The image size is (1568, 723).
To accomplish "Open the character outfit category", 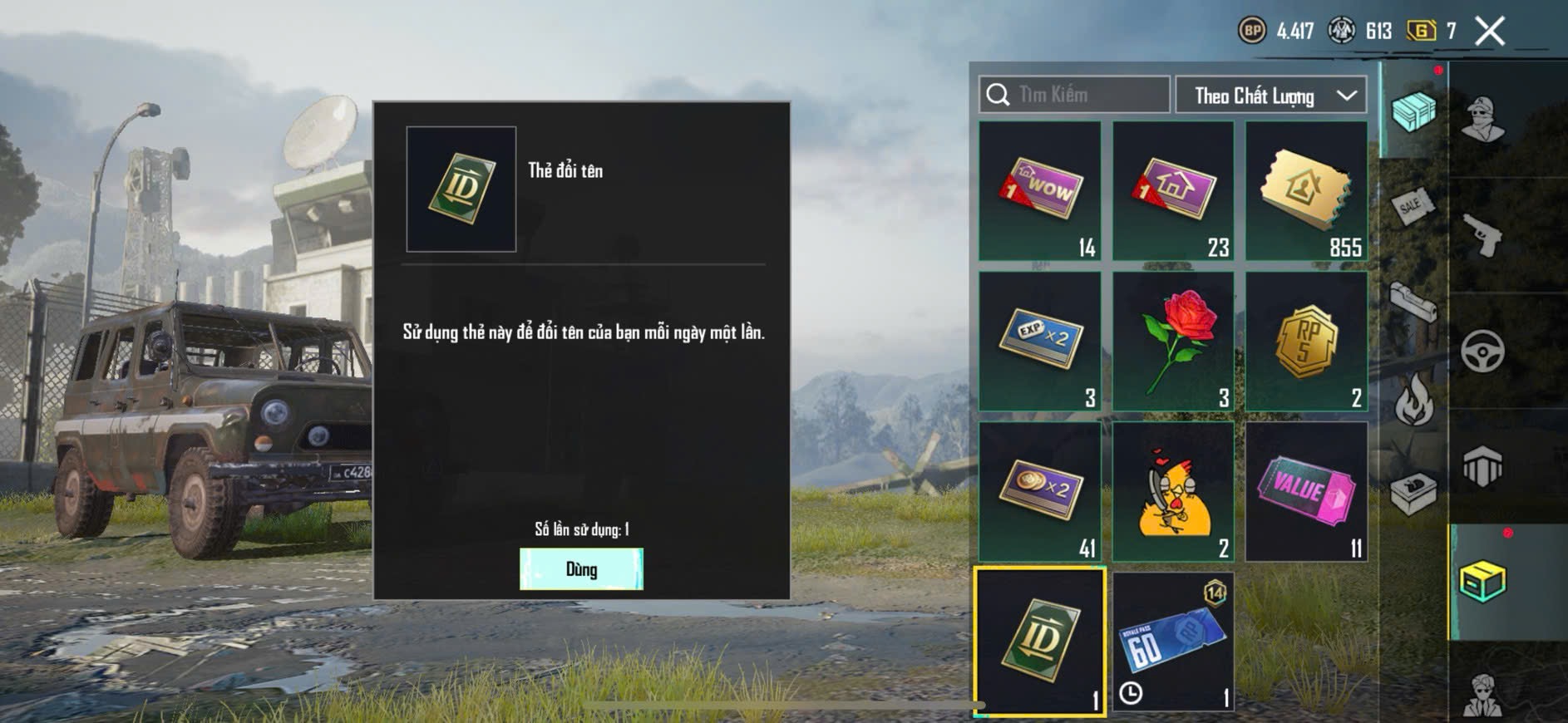I will [x=1482, y=119].
